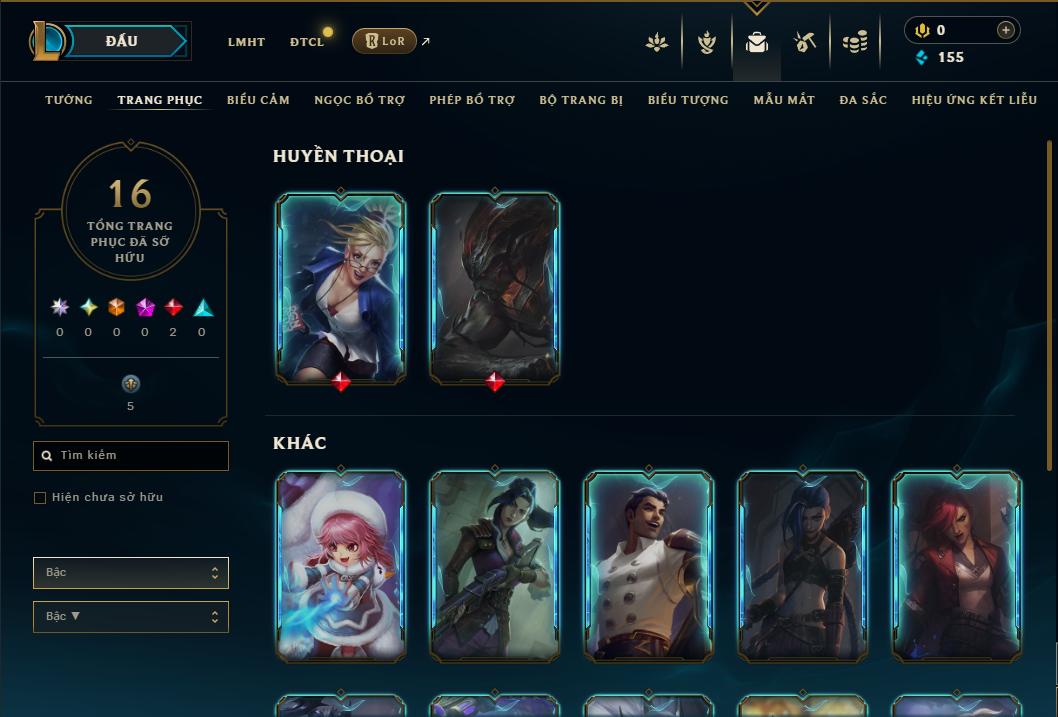Viewport: 1058px width, 717px height.
Task: Add currency with the plus button
Action: click(1005, 30)
